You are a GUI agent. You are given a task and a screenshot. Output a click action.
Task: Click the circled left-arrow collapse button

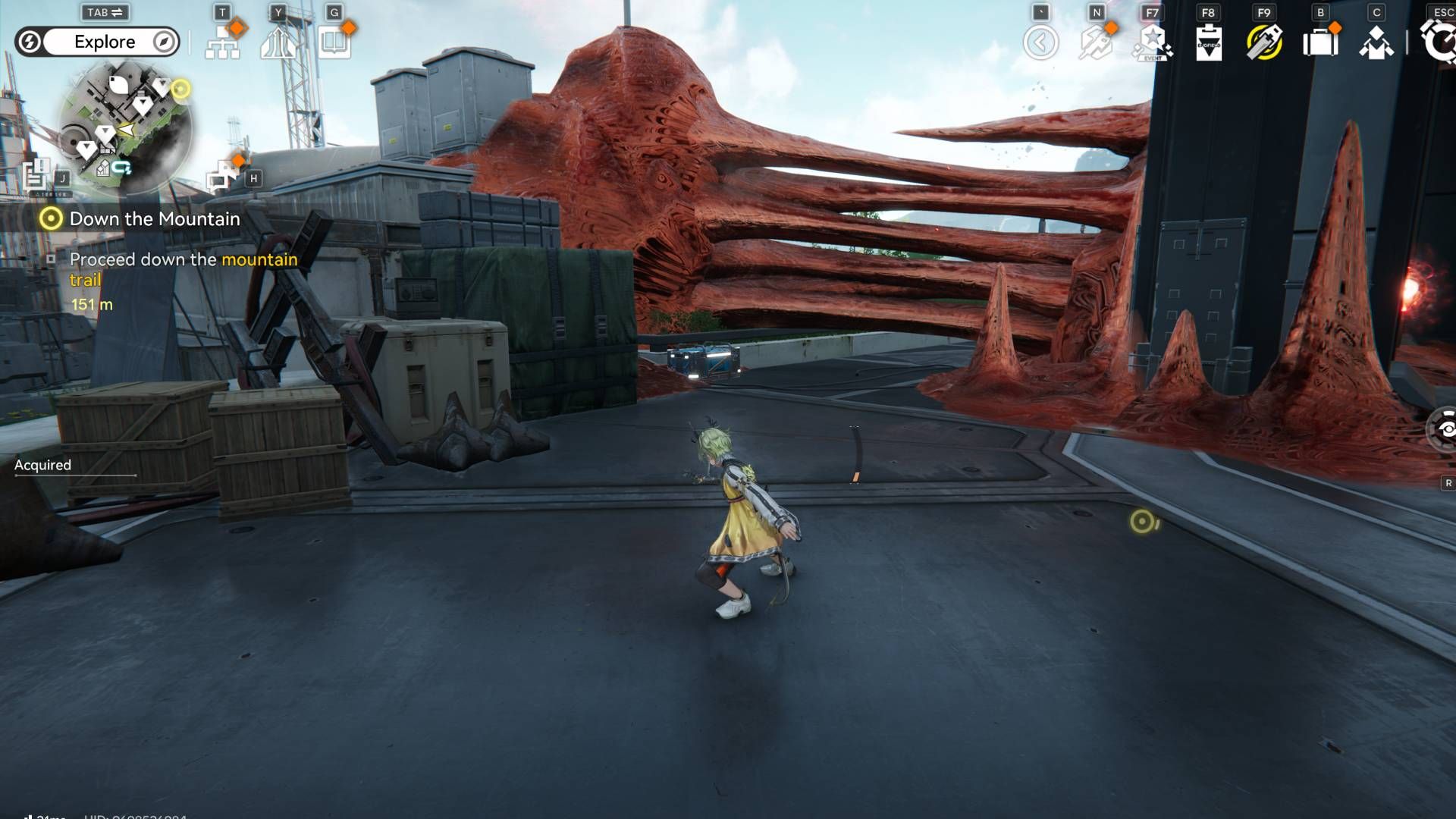click(1040, 42)
